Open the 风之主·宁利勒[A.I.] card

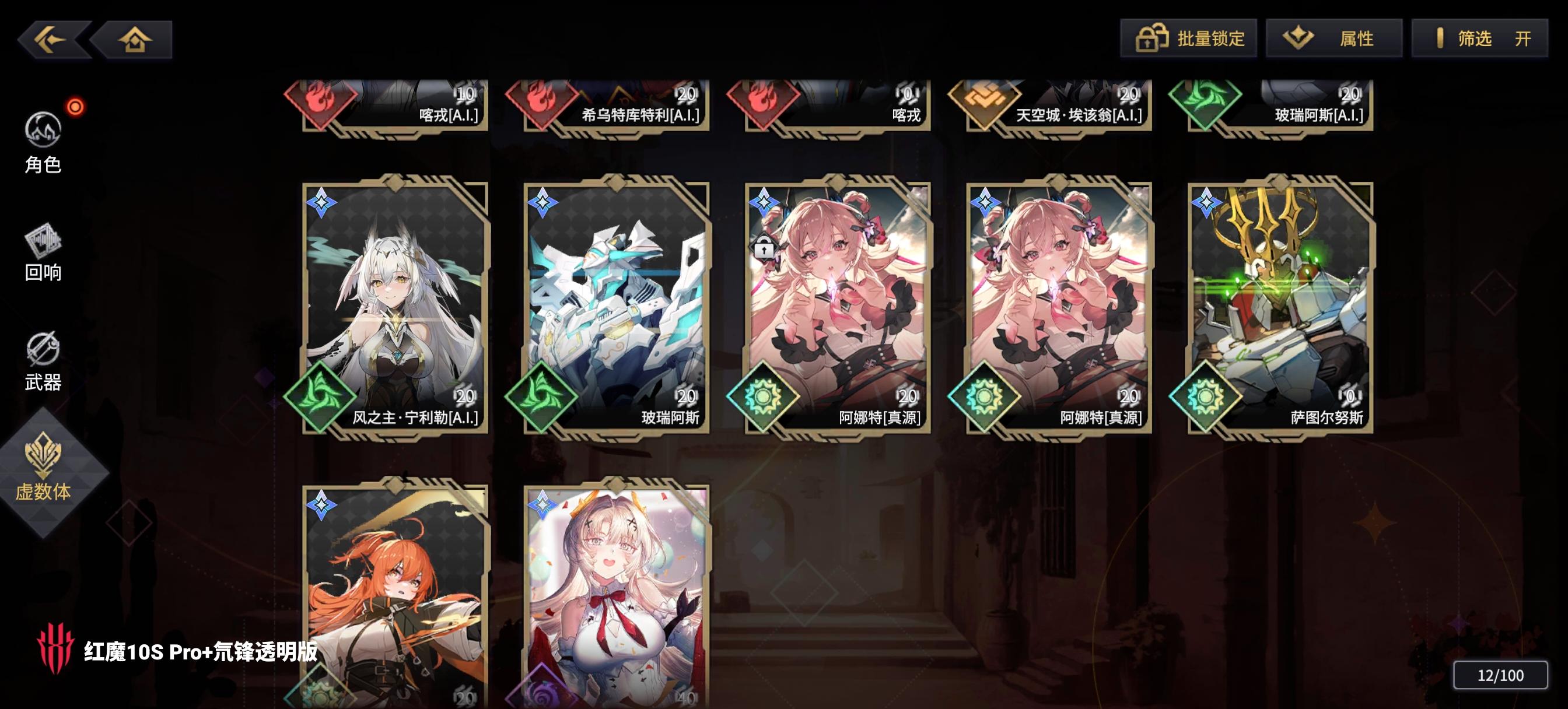pyautogui.click(x=393, y=304)
